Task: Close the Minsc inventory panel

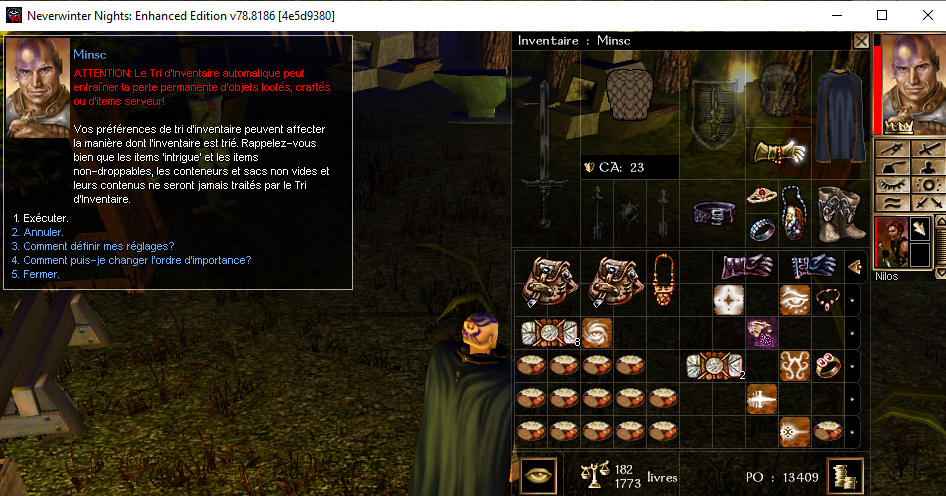Action: pyautogui.click(x=861, y=41)
